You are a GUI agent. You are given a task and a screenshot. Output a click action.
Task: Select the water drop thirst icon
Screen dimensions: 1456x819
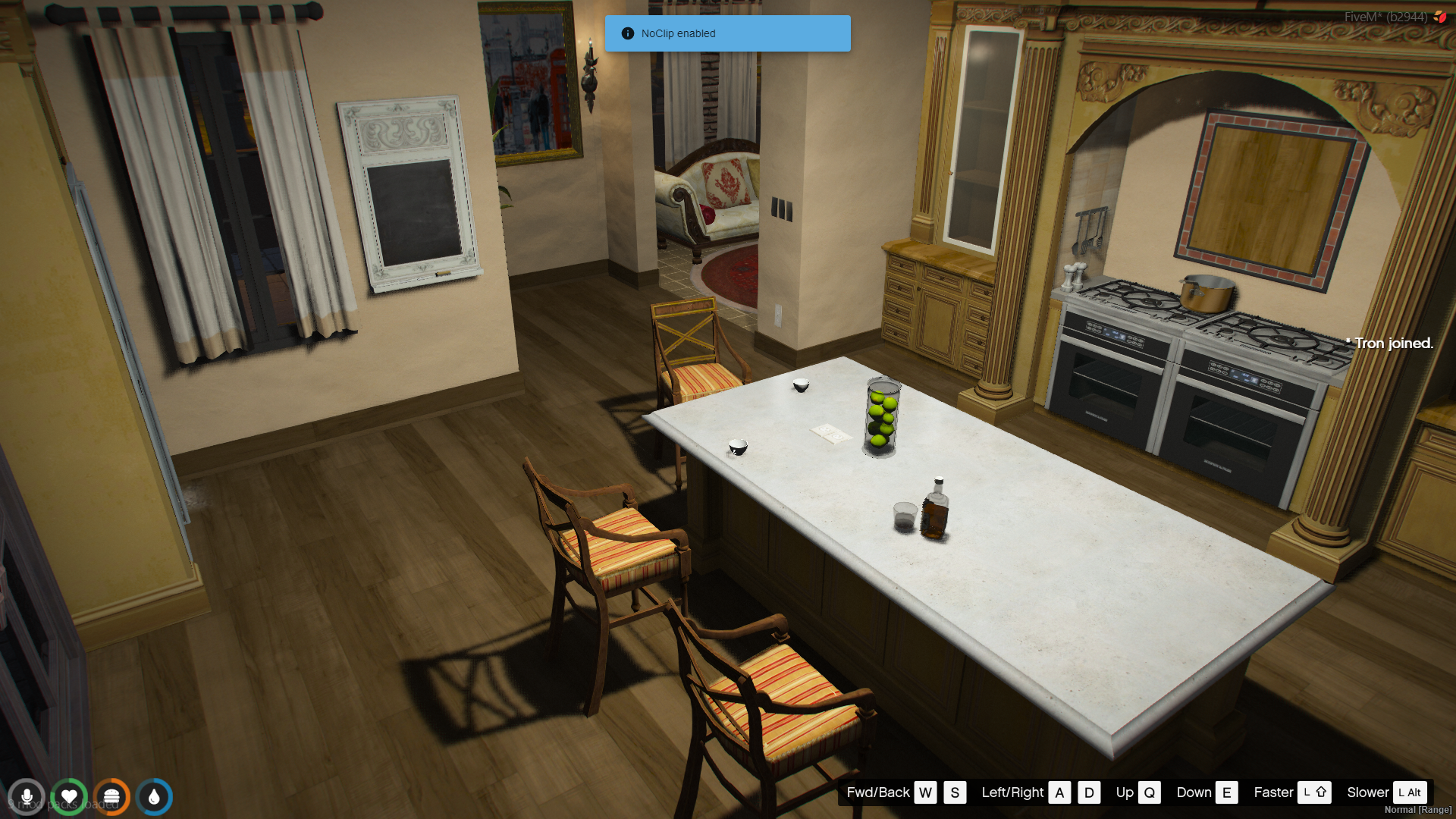[x=154, y=797]
